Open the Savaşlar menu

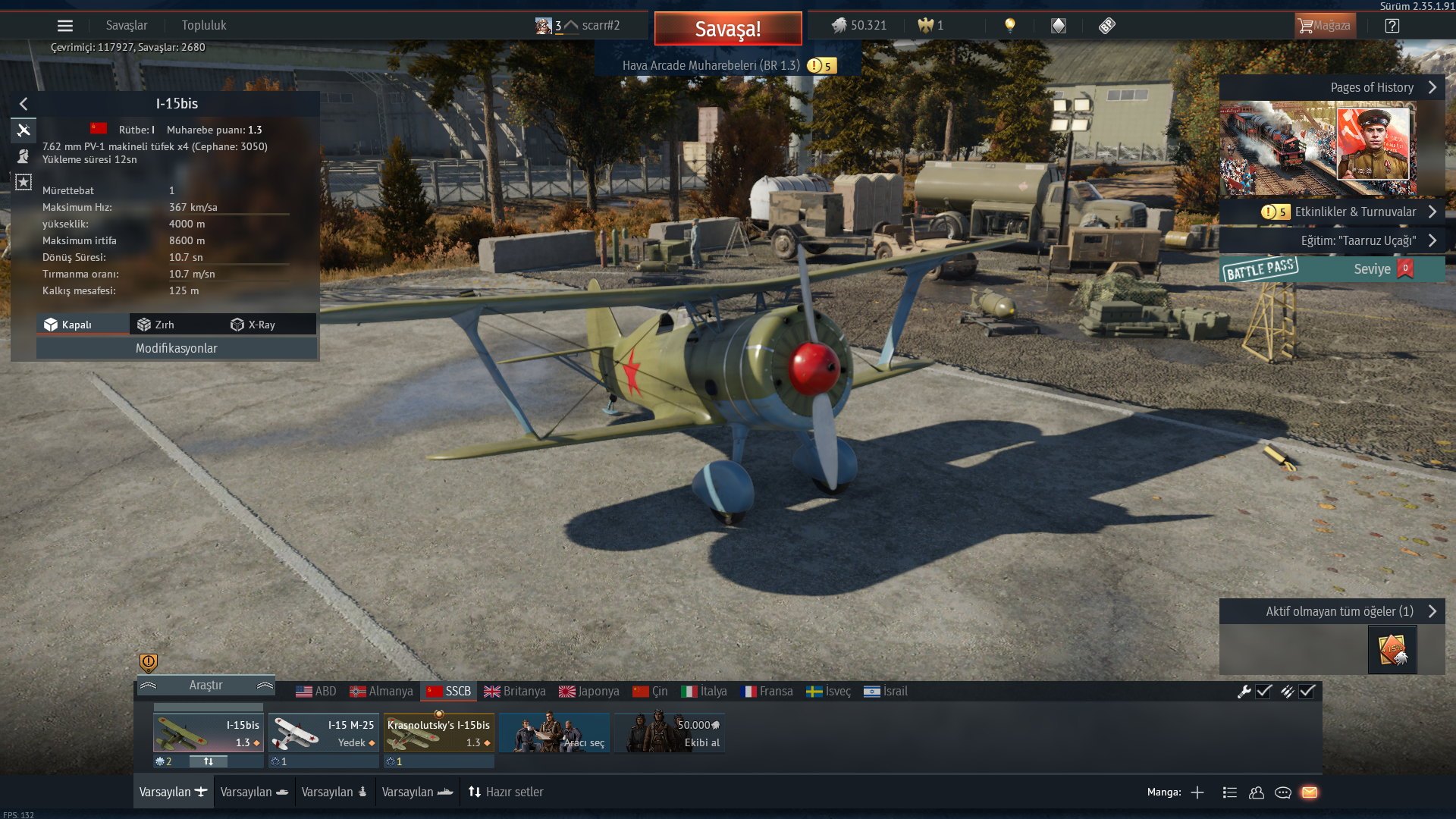click(x=127, y=26)
